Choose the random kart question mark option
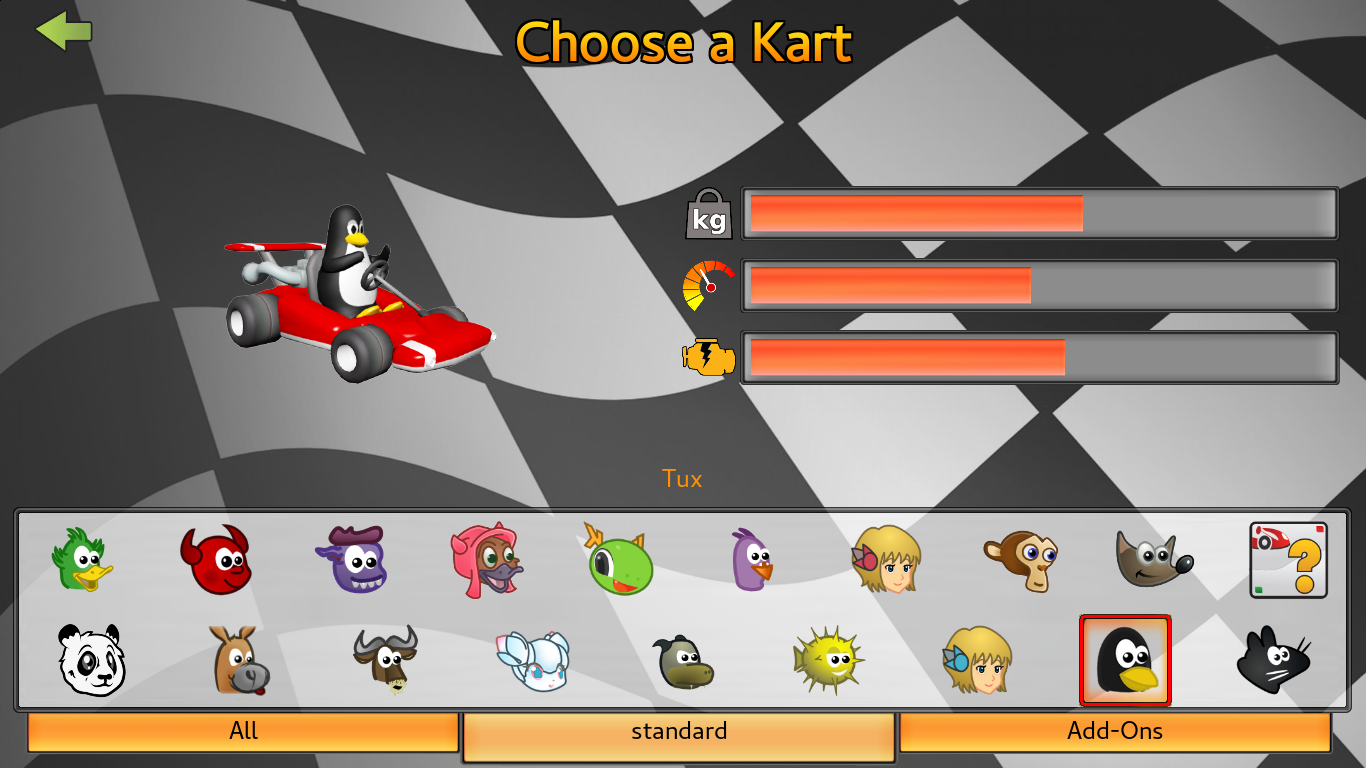Viewport: 1366px width, 768px height. coord(1287,560)
